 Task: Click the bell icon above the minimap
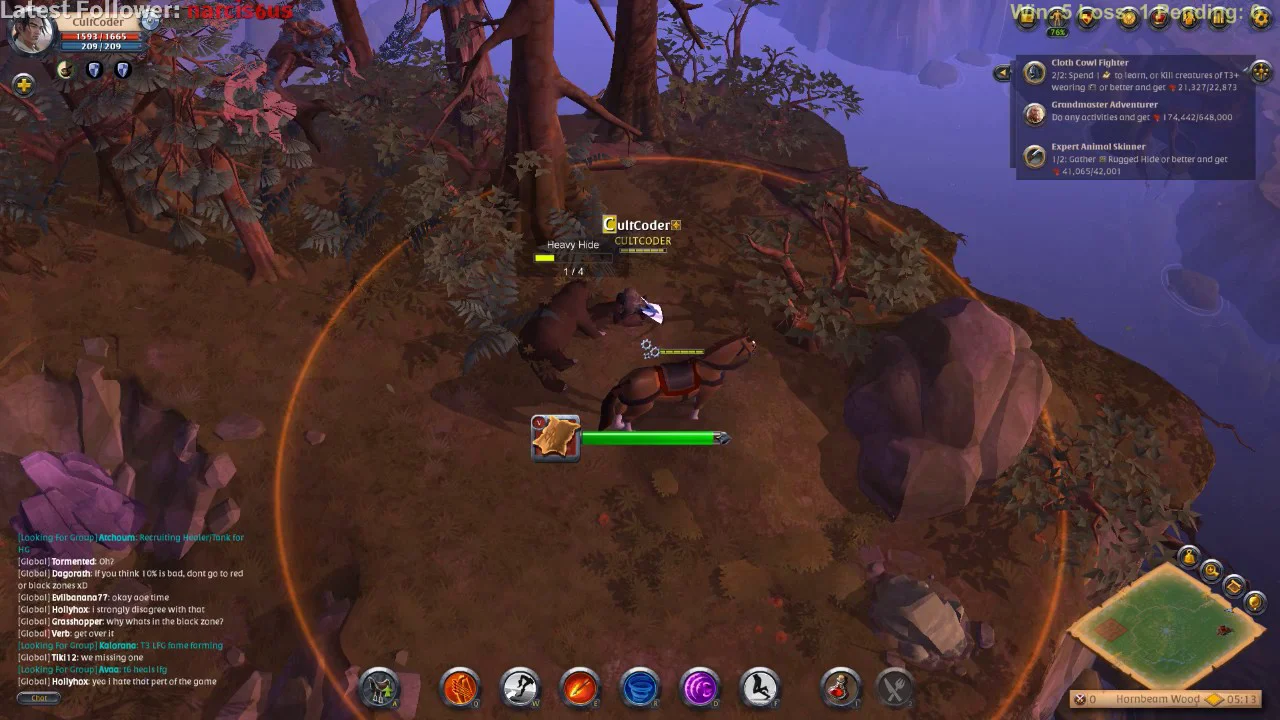[1188, 557]
